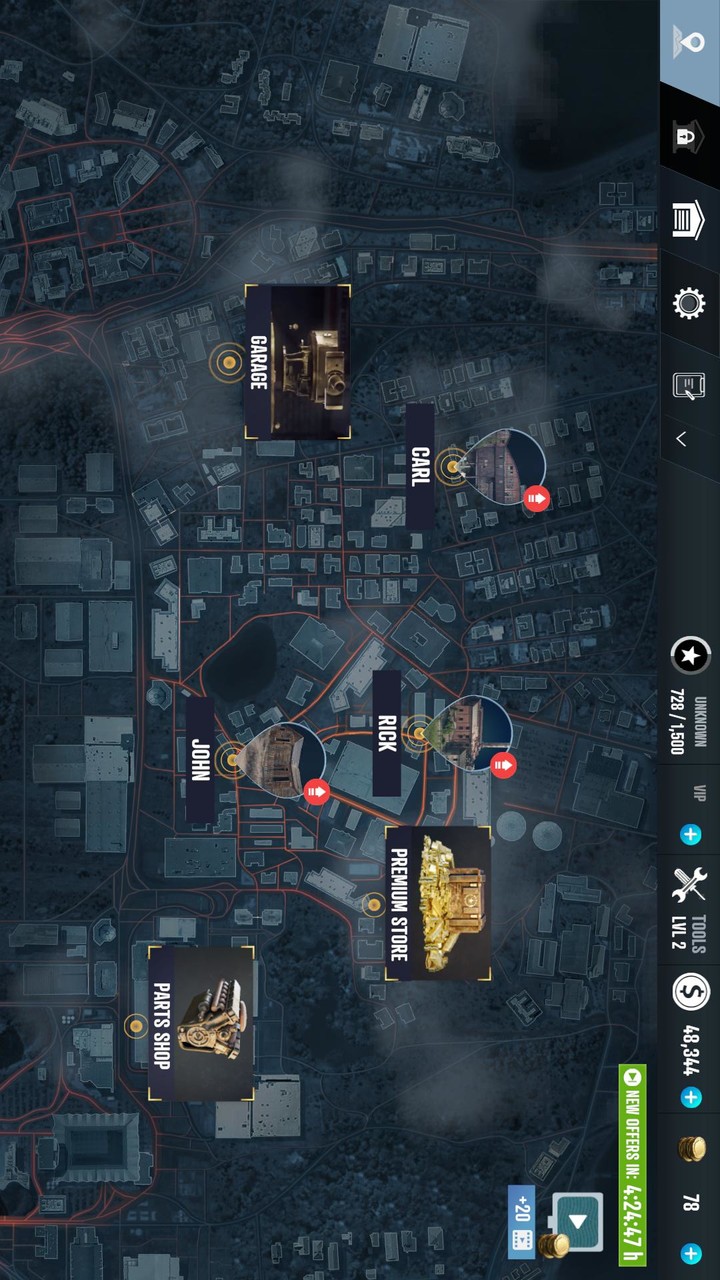The height and width of the screenshot is (1280, 720).
Task: Buy more gold coins with plus button
Action: tap(690, 1253)
